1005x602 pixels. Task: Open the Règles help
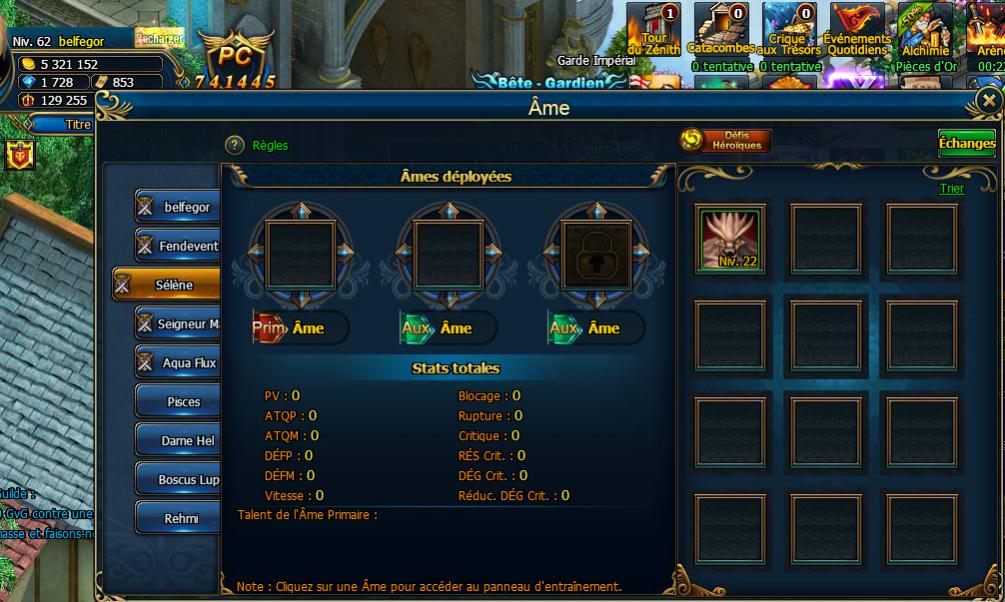click(235, 145)
